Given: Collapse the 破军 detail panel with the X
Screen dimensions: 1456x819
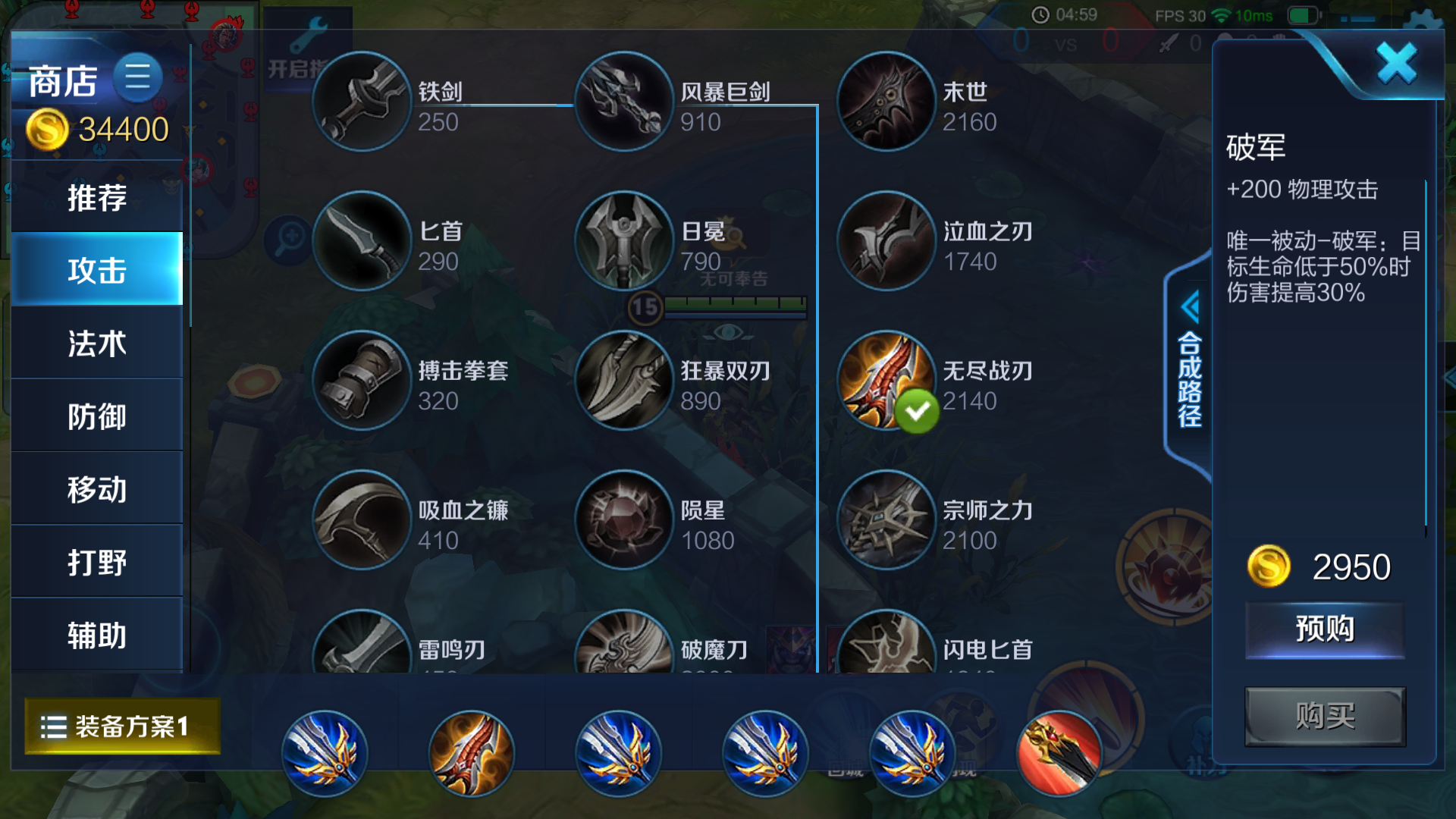Looking at the screenshot, I should (1398, 64).
